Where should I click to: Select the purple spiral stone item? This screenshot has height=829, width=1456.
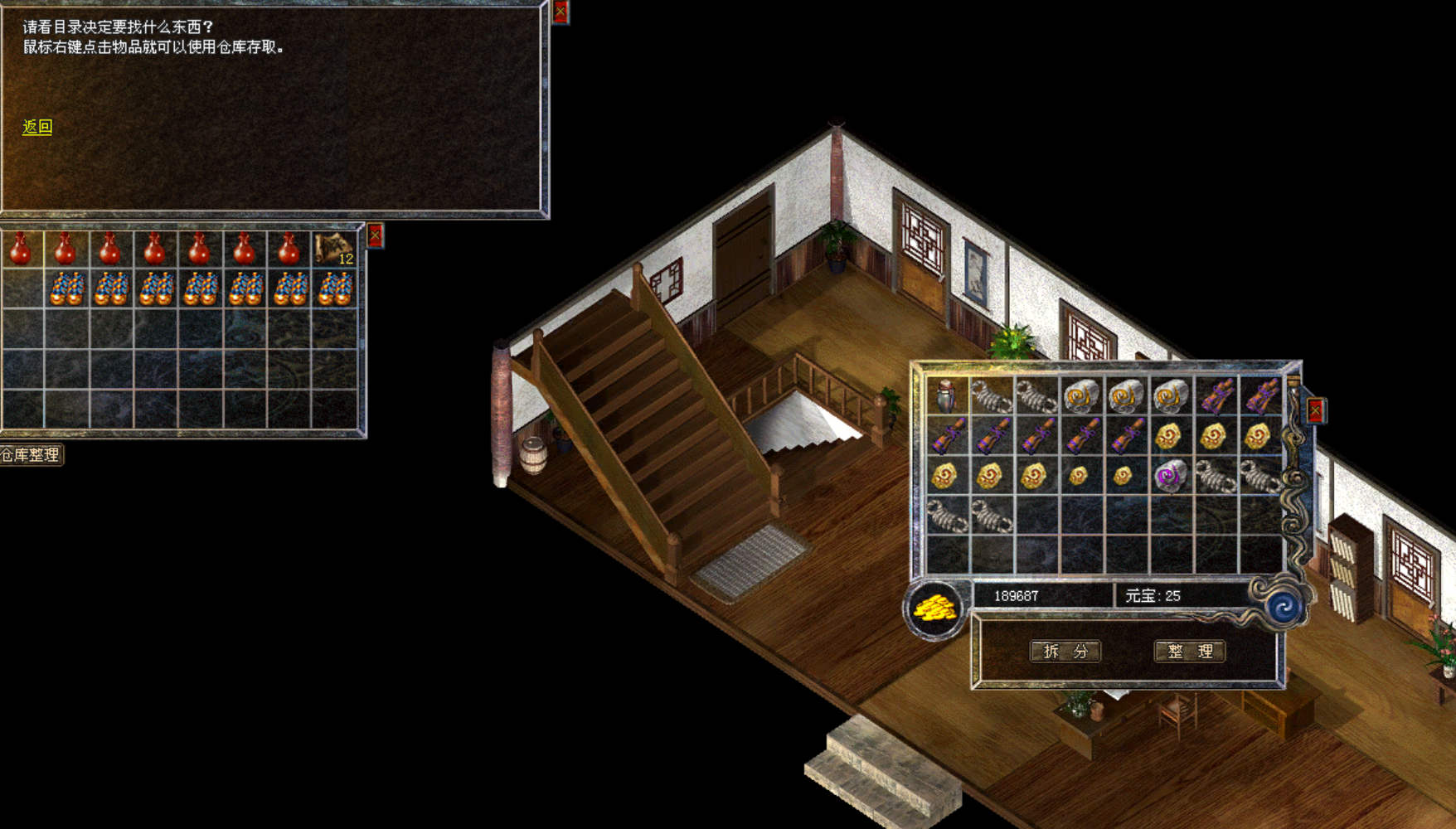pos(1169,476)
